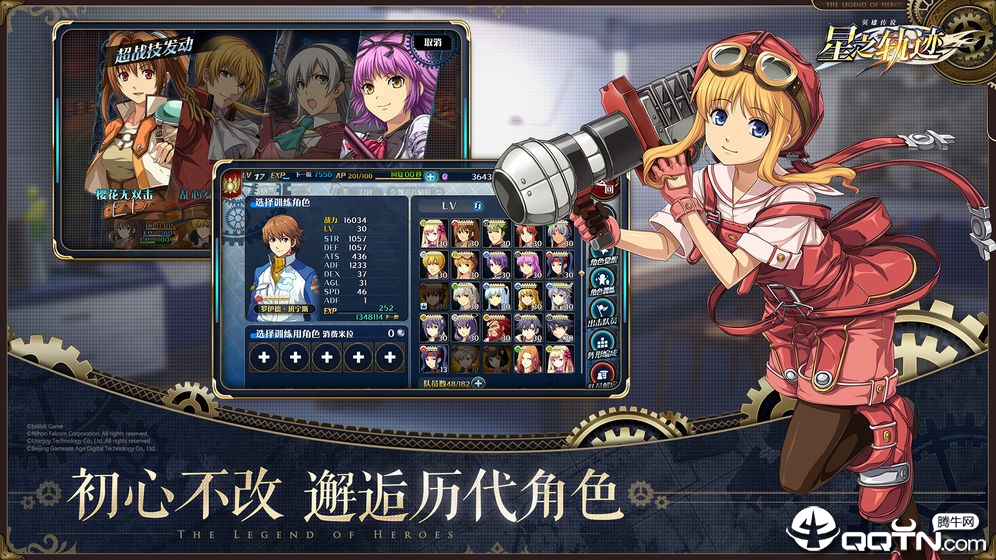This screenshot has width=996, height=560.
Task: Select the green-haired man character tile
Action: pyautogui.click(x=496, y=233)
